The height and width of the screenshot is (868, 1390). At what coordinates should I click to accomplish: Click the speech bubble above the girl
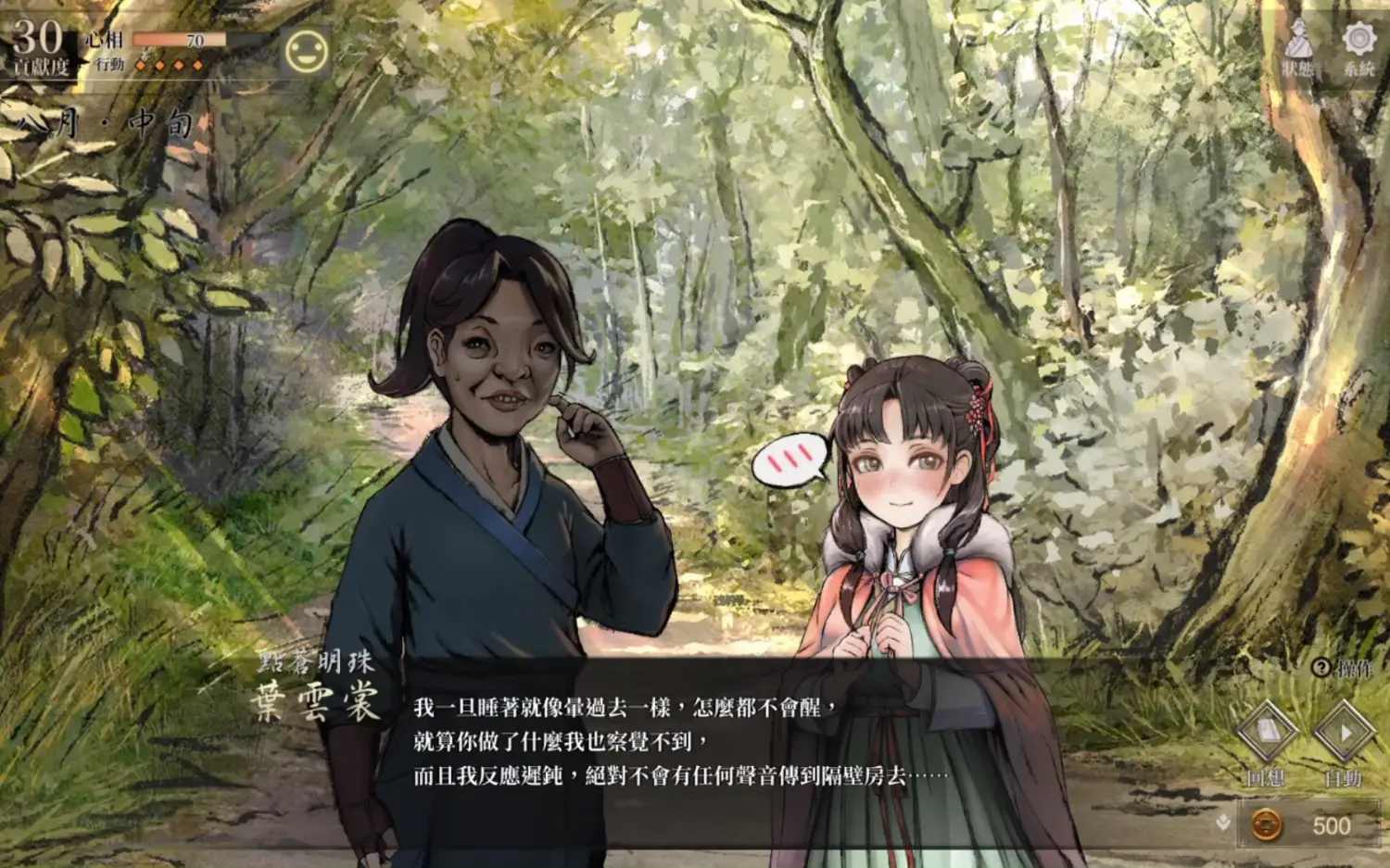790,459
